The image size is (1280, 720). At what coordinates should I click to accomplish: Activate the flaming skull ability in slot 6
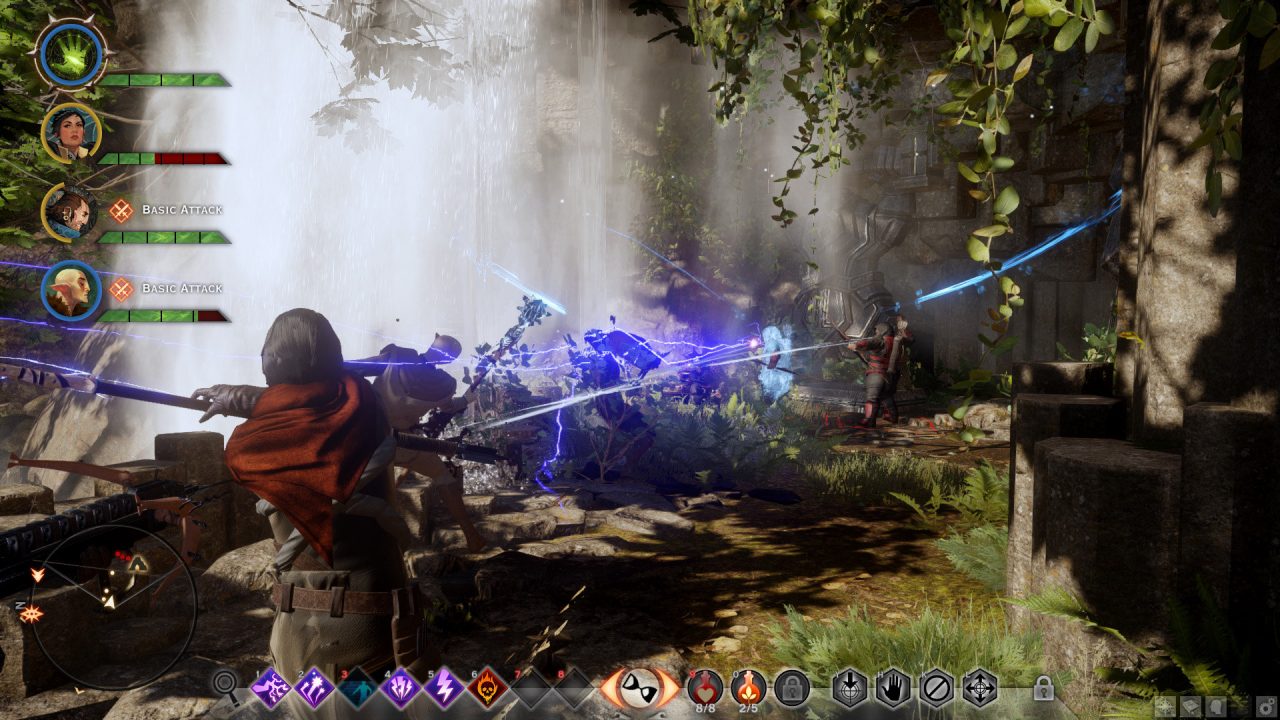(487, 688)
